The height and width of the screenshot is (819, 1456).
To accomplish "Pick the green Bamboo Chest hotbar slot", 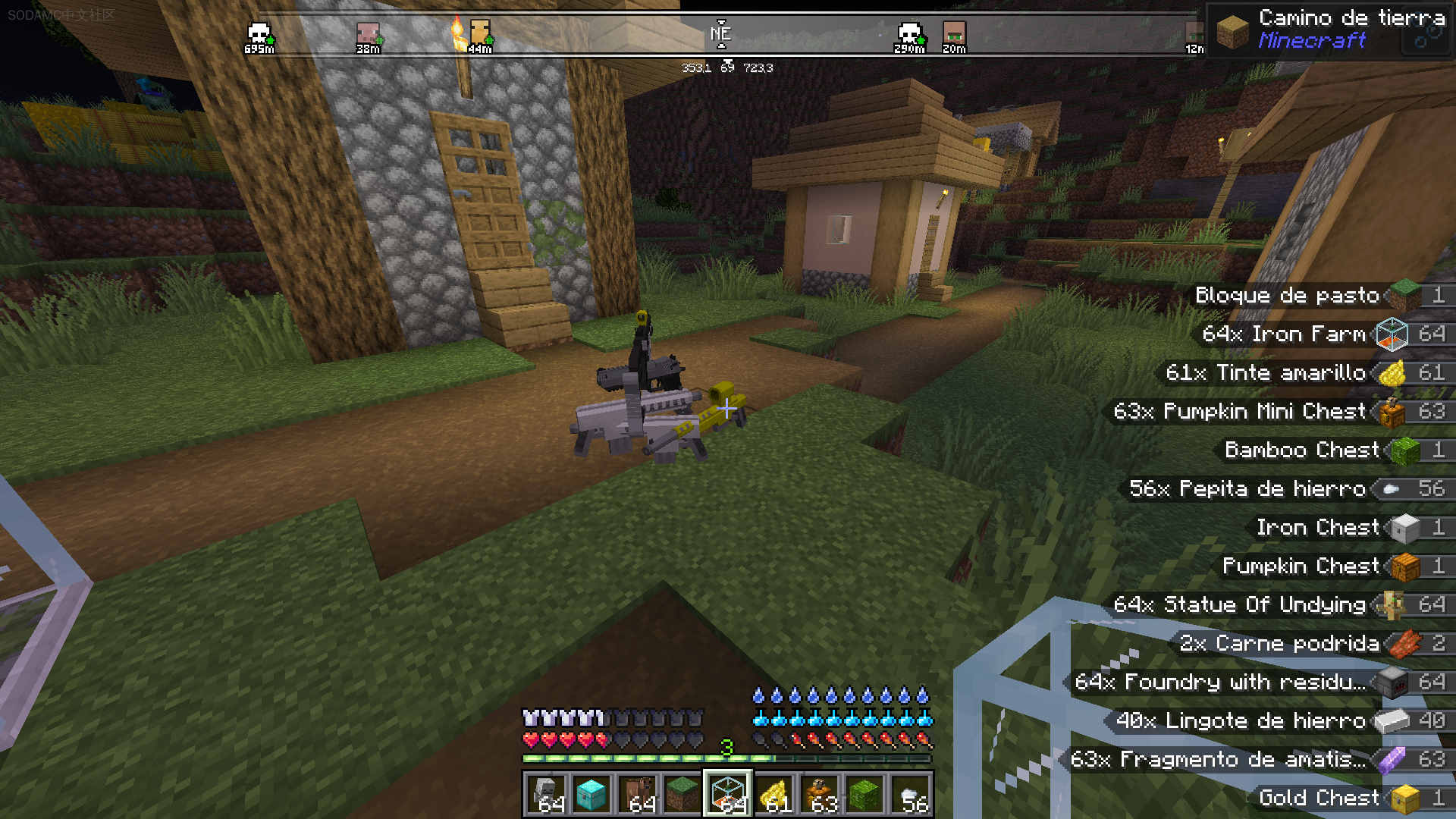I will tap(865, 794).
